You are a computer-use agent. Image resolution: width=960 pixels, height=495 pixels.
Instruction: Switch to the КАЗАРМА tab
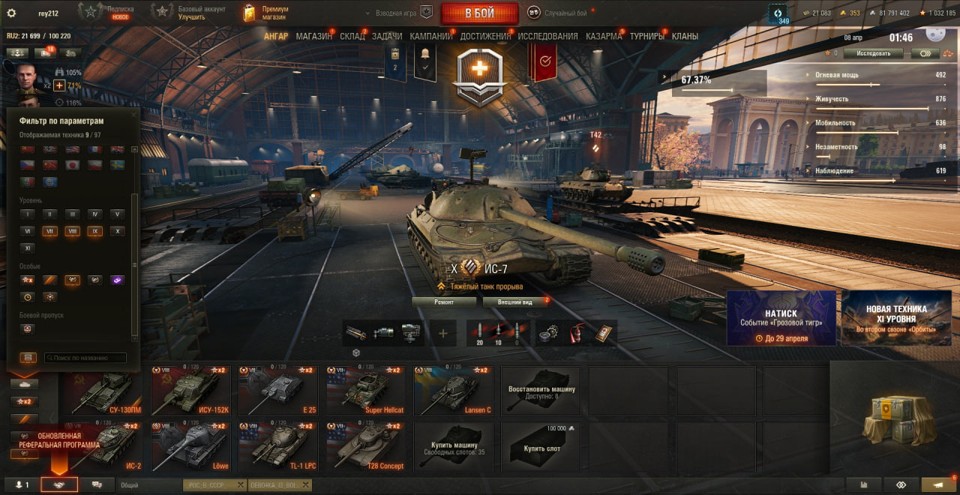[x=604, y=36]
